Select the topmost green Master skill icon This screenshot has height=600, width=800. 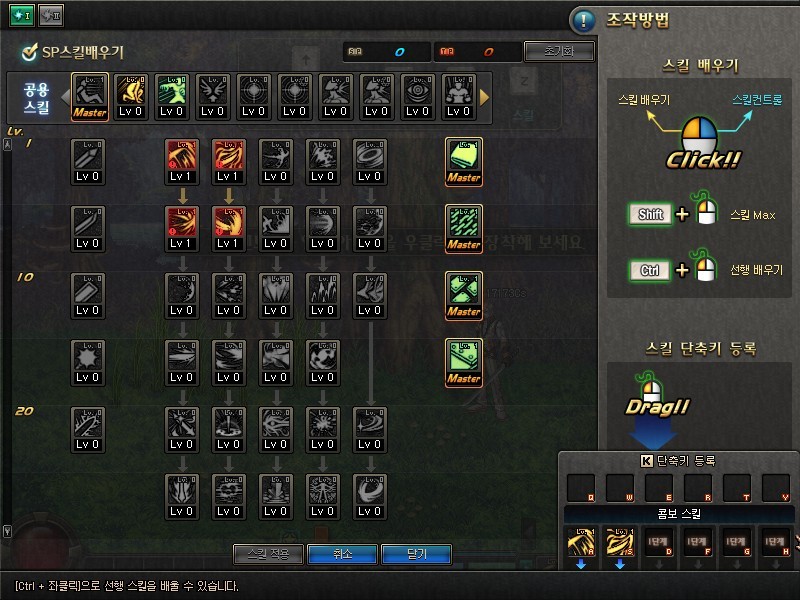[x=463, y=161]
